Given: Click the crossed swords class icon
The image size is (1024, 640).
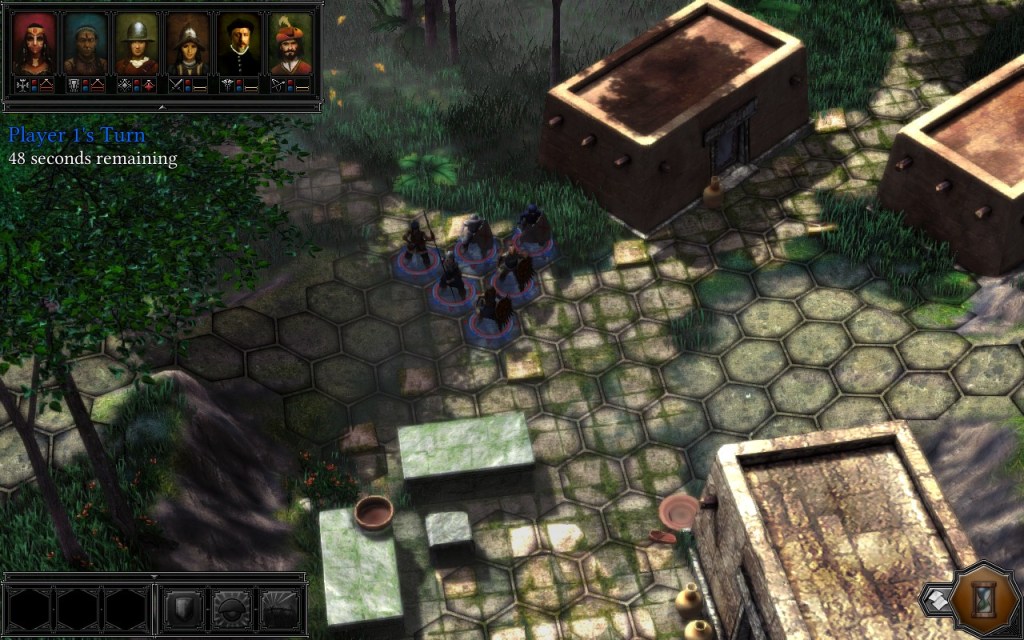Looking at the screenshot, I should 176,86.
